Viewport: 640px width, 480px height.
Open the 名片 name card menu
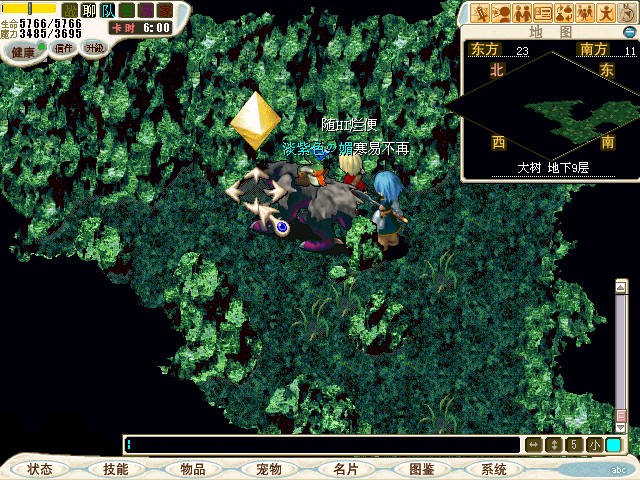tap(344, 469)
